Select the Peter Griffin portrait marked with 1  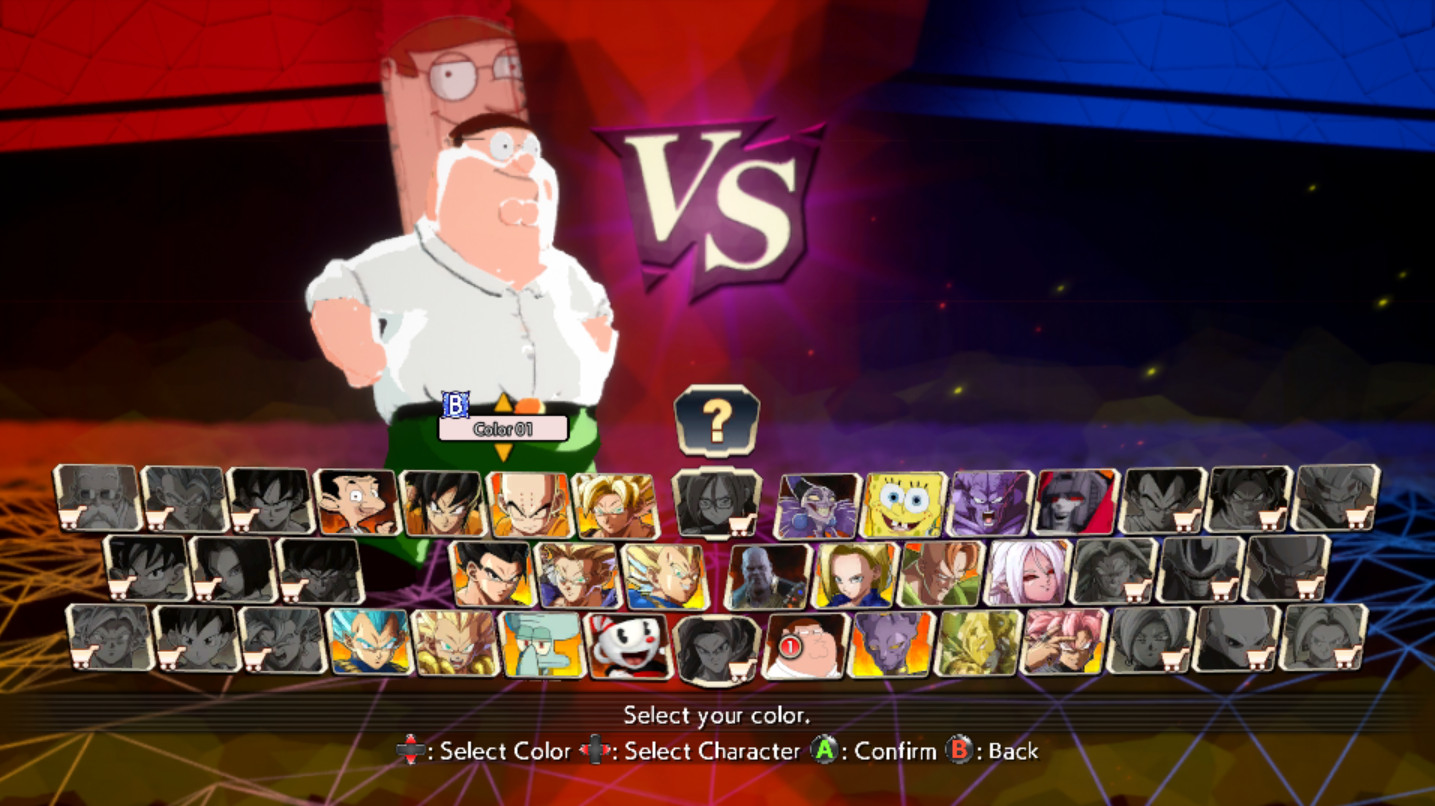click(x=805, y=645)
